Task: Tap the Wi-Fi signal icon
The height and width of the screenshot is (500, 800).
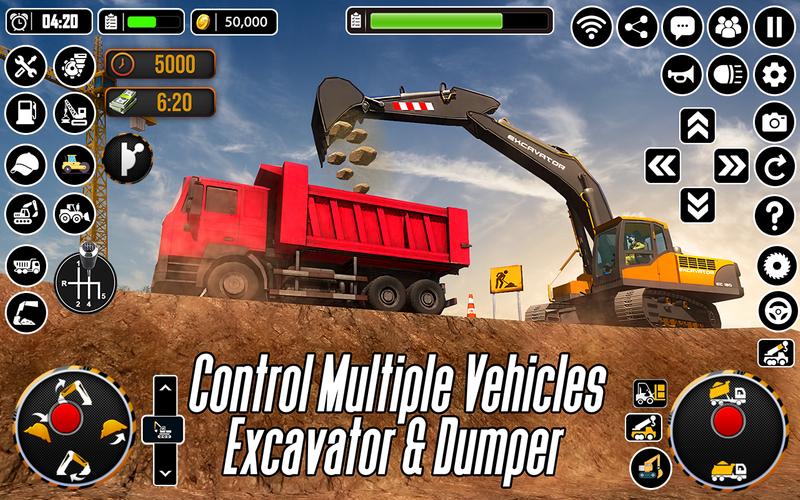Action: click(591, 27)
